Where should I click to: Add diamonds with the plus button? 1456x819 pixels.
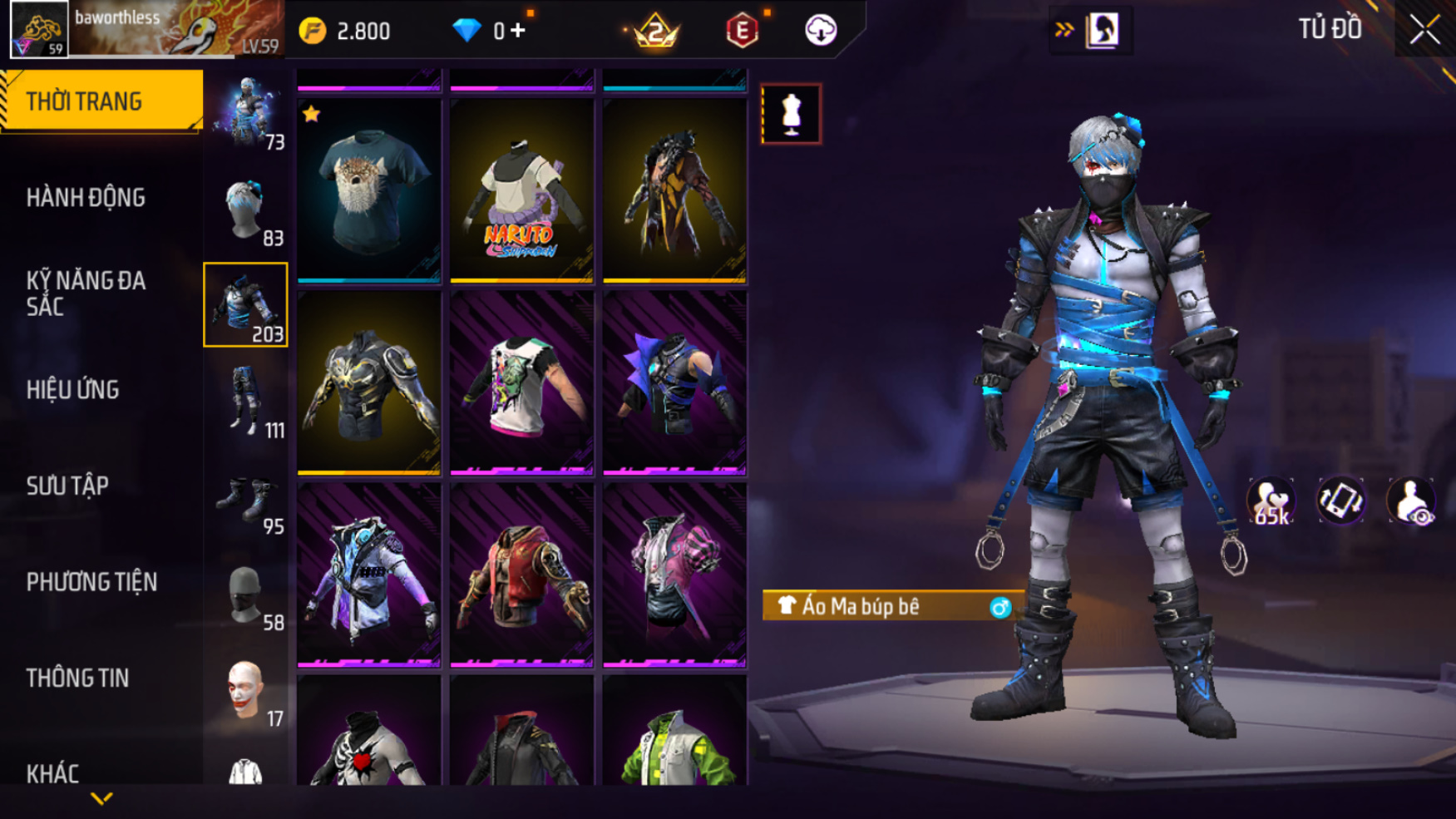click(518, 31)
